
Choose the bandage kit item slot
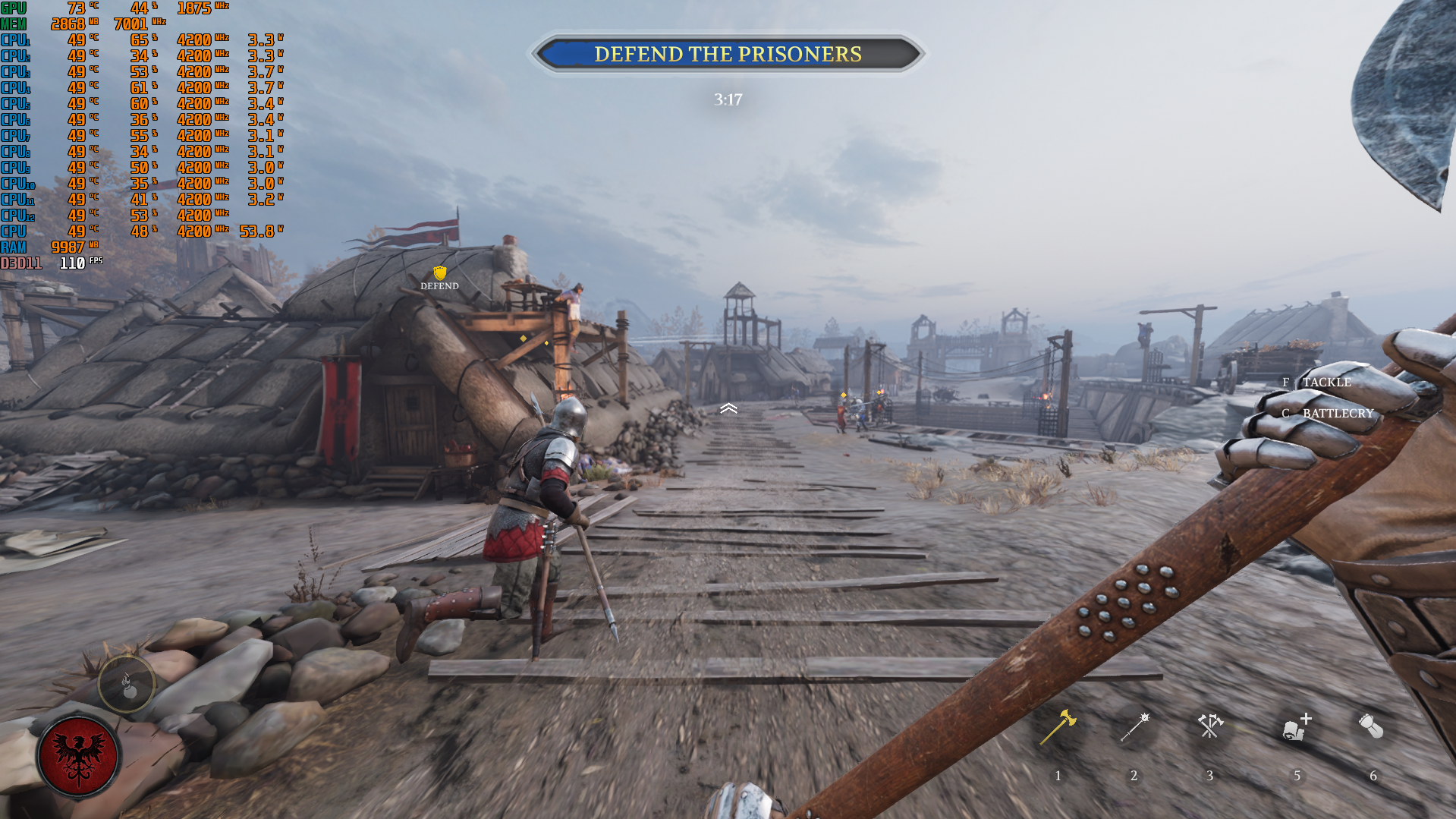1297,727
